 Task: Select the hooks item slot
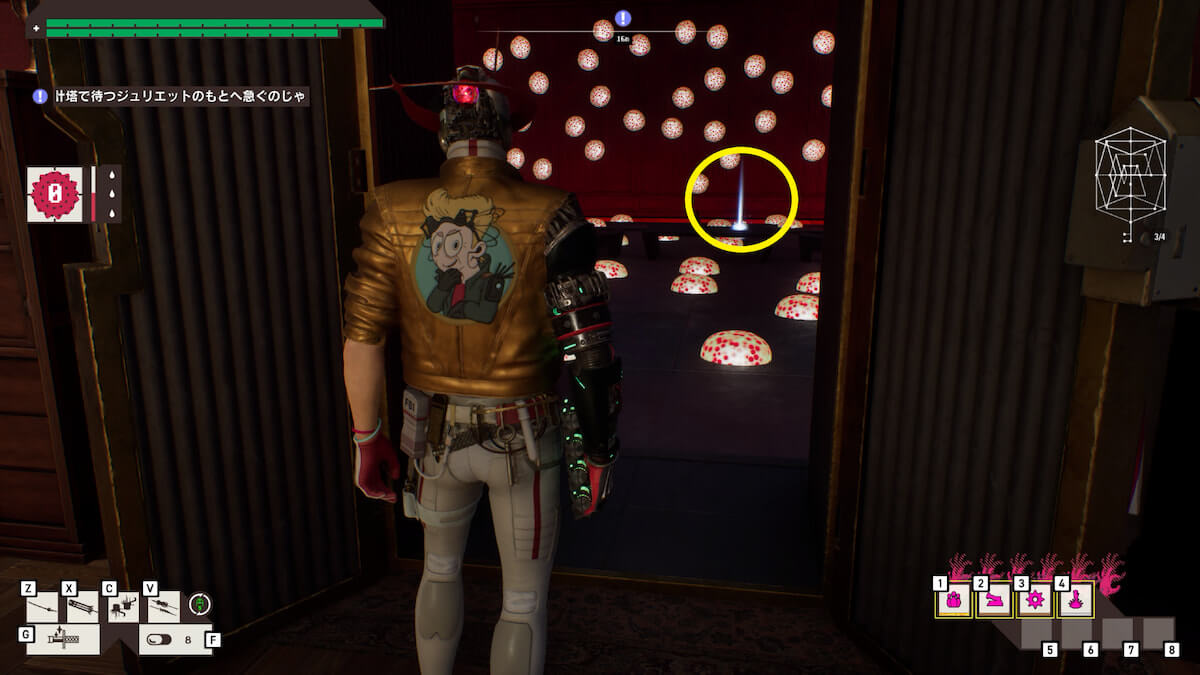point(123,606)
